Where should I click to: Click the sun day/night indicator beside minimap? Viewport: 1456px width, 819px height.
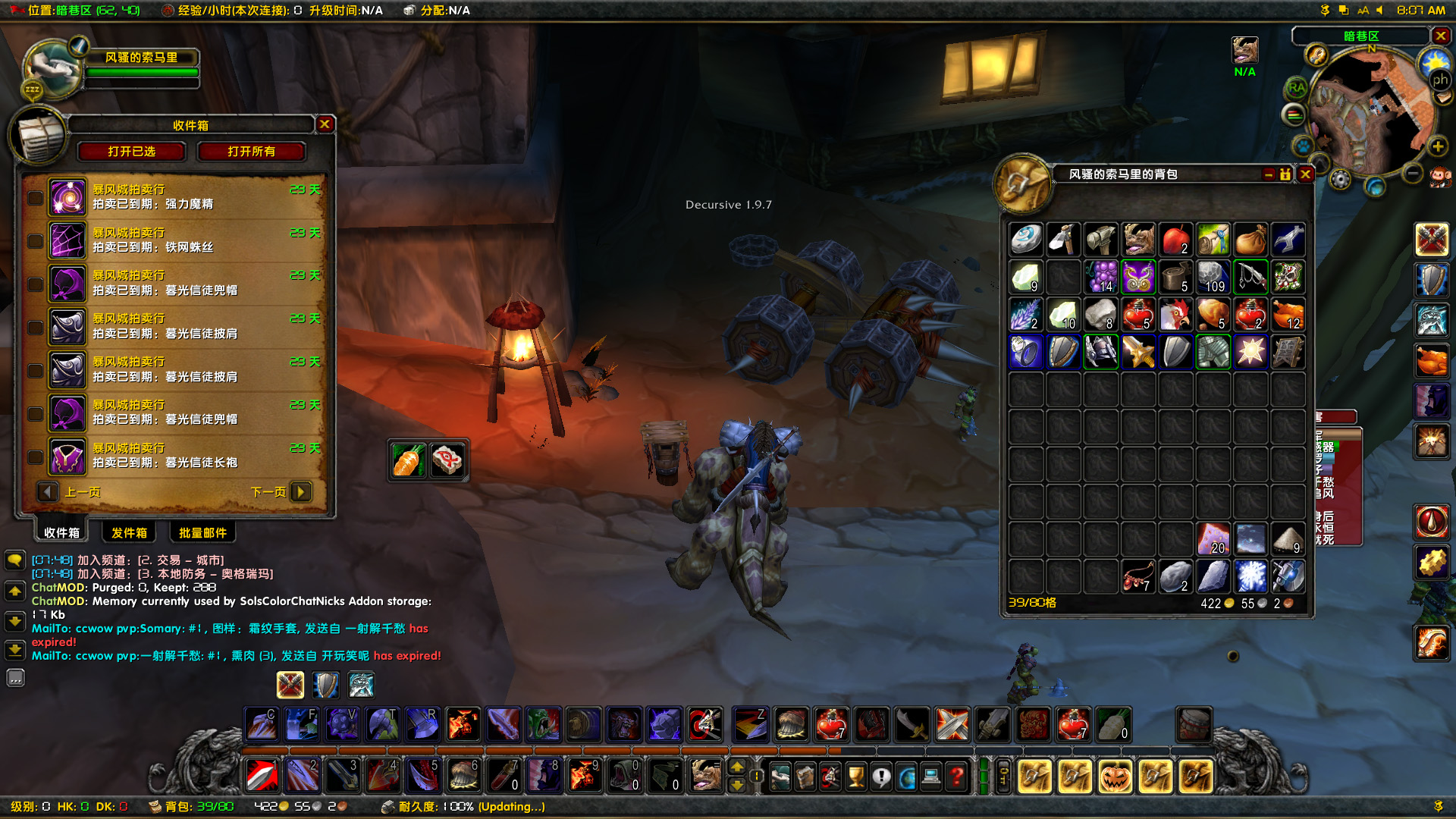1433,61
